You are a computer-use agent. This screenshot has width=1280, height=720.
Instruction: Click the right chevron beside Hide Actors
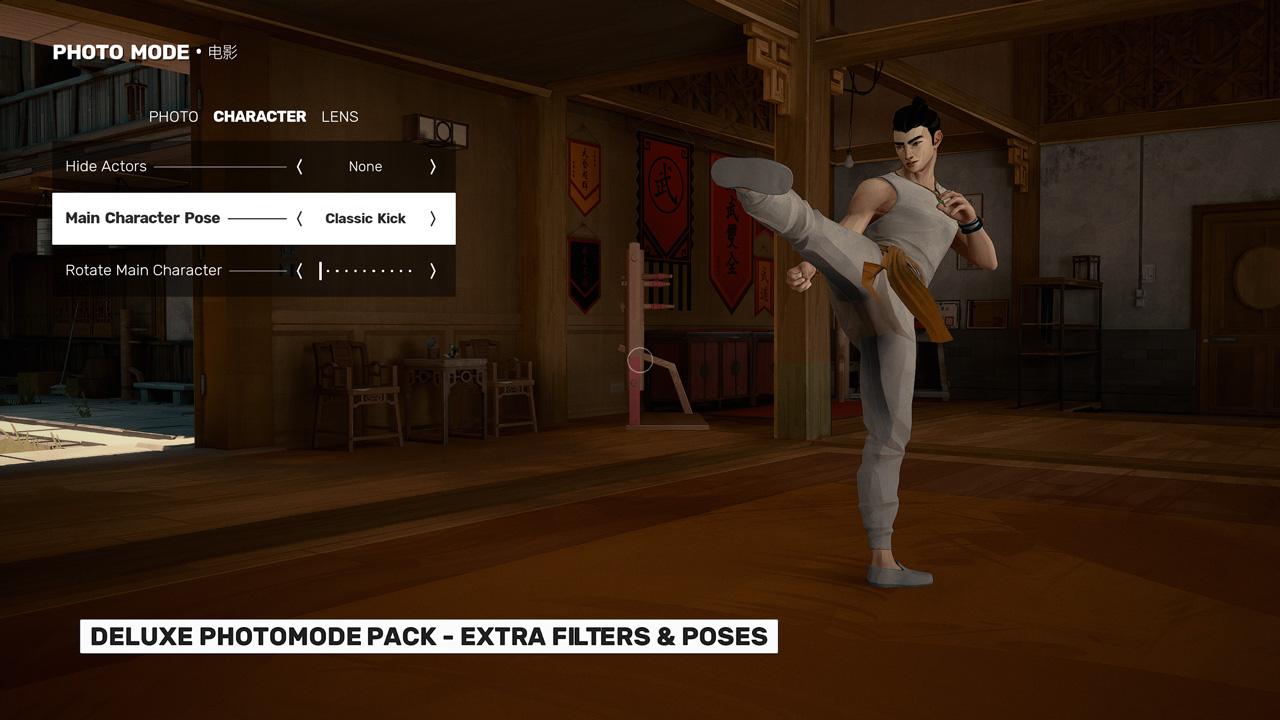tap(432, 167)
